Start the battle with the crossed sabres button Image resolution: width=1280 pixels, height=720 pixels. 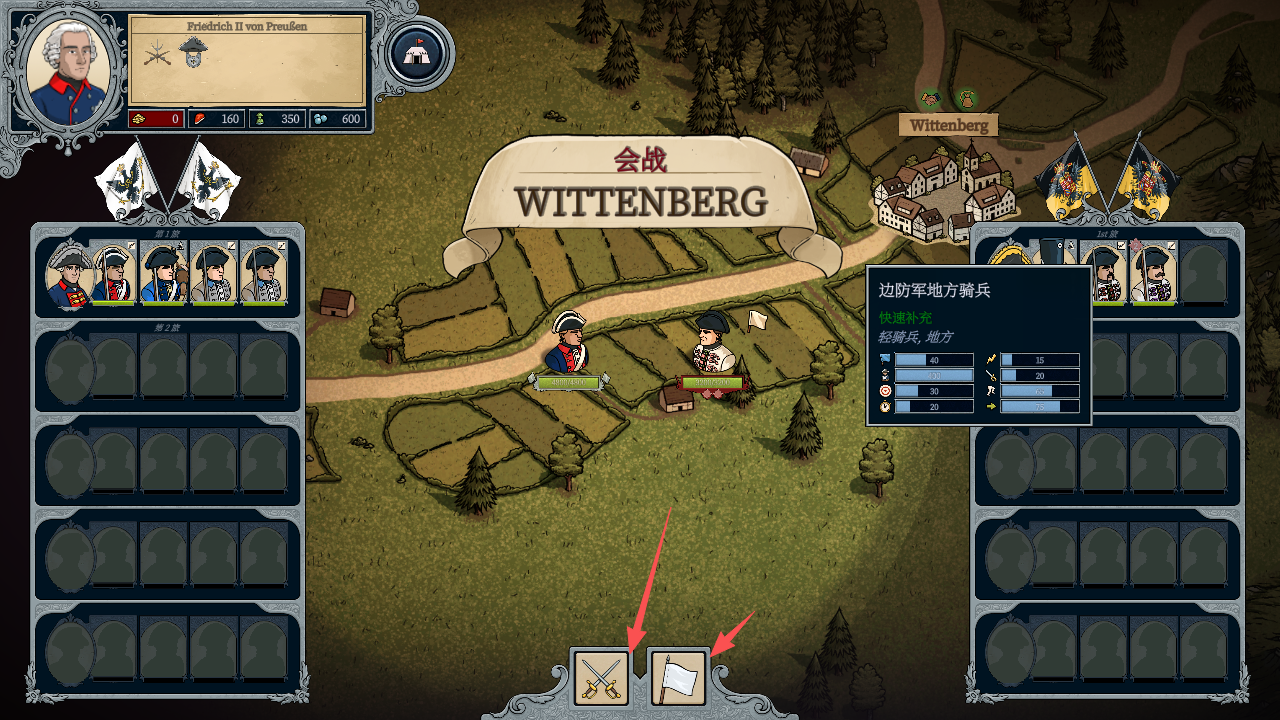(601, 677)
